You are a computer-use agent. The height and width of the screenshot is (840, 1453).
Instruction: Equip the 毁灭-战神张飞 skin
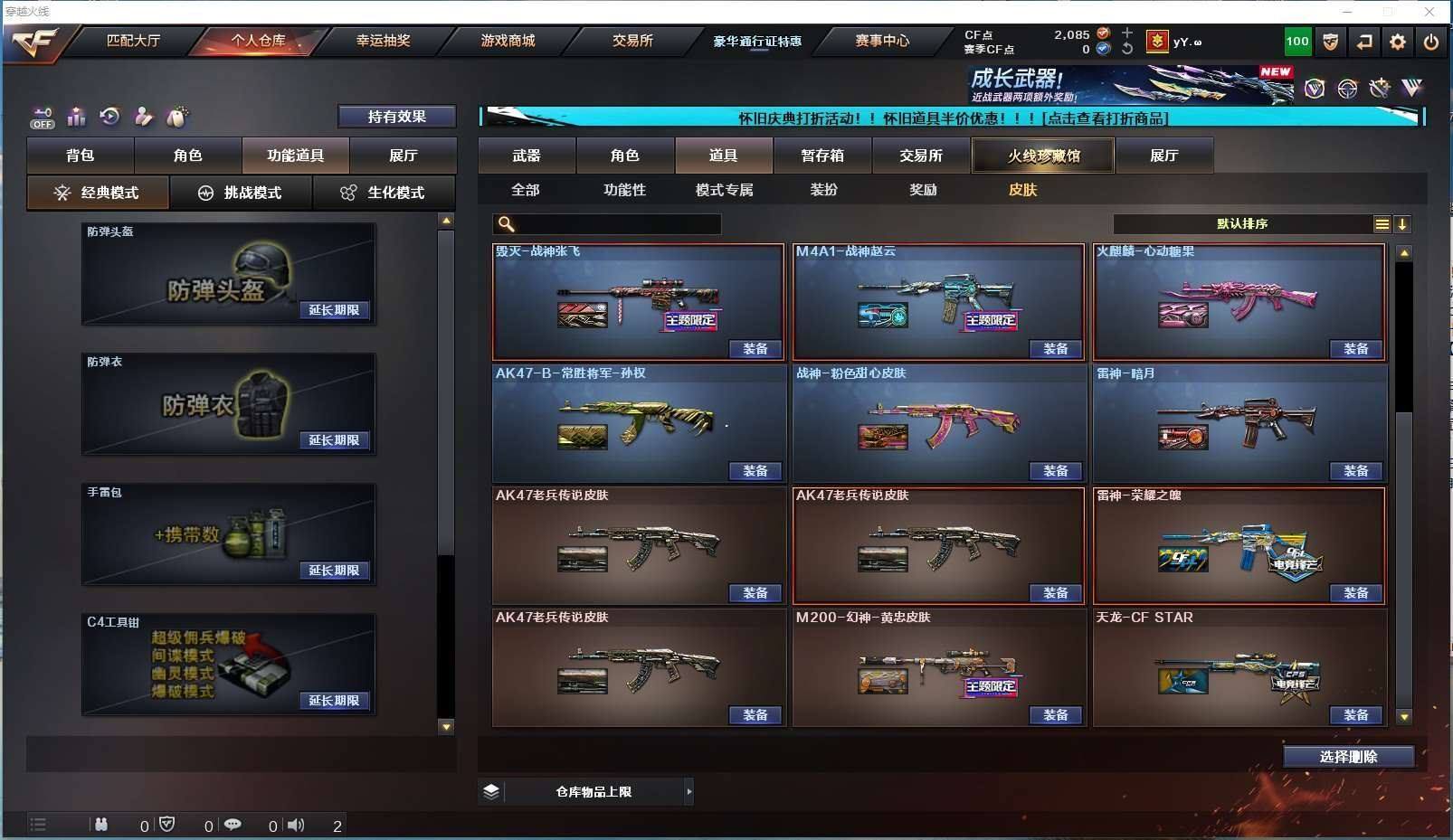[x=755, y=349]
